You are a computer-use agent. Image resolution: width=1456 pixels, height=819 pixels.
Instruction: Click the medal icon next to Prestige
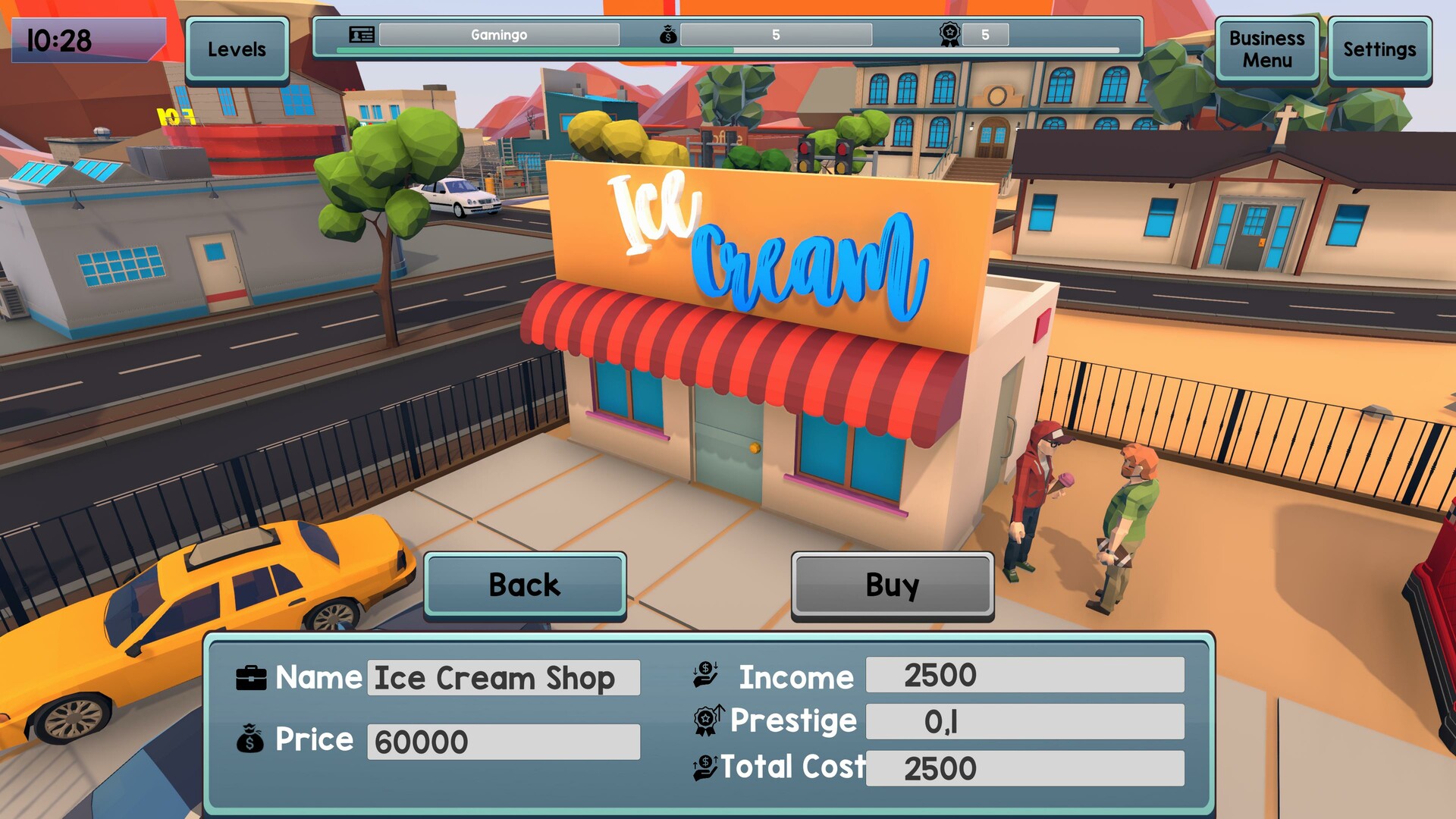[707, 720]
